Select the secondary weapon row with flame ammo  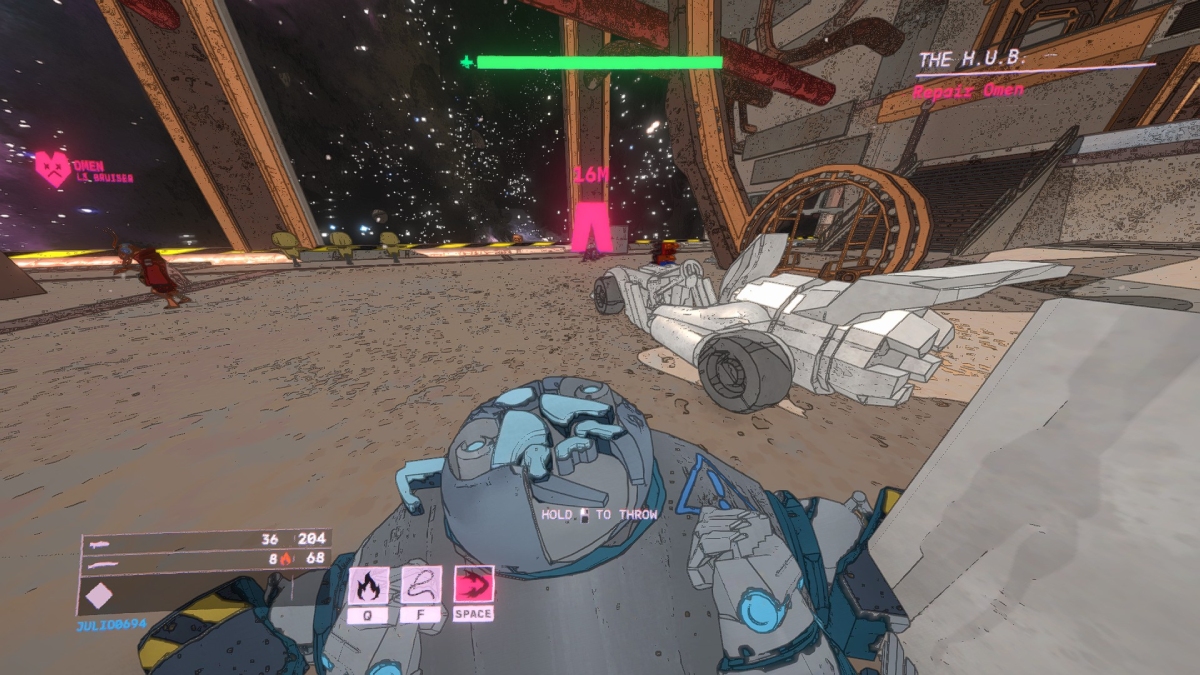coord(205,558)
